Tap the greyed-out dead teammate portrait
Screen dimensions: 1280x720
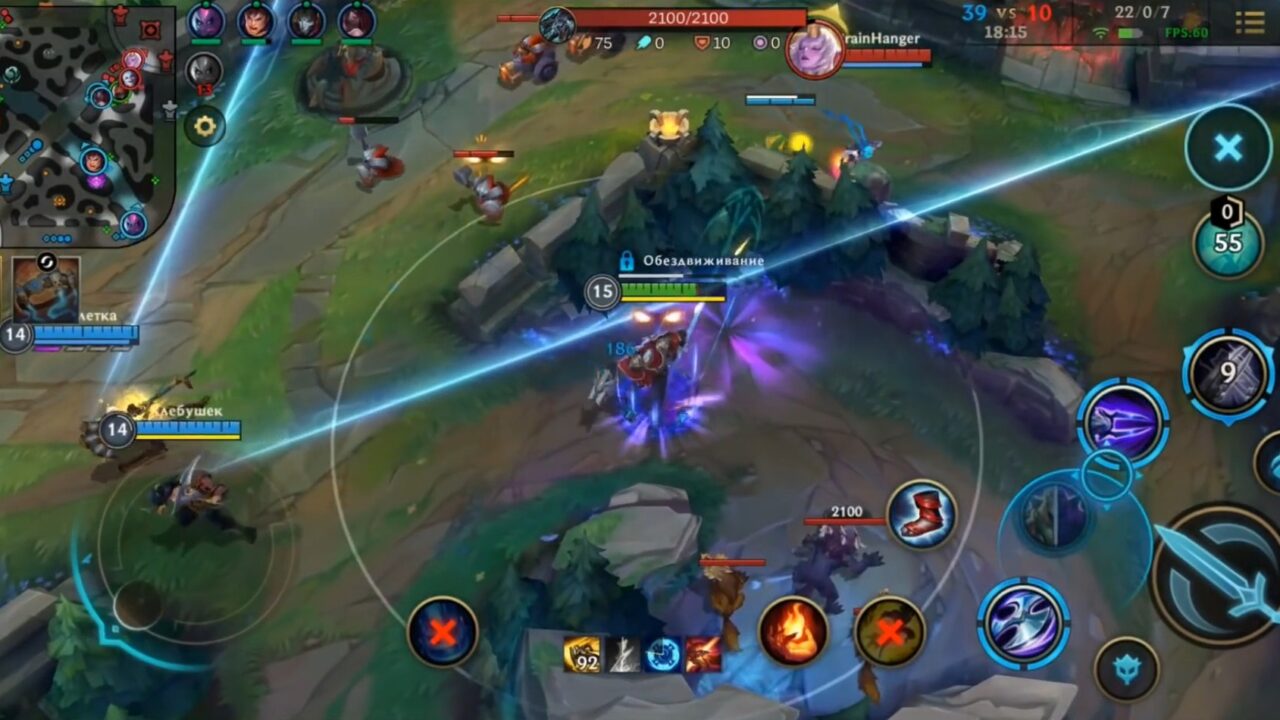[x=203, y=70]
